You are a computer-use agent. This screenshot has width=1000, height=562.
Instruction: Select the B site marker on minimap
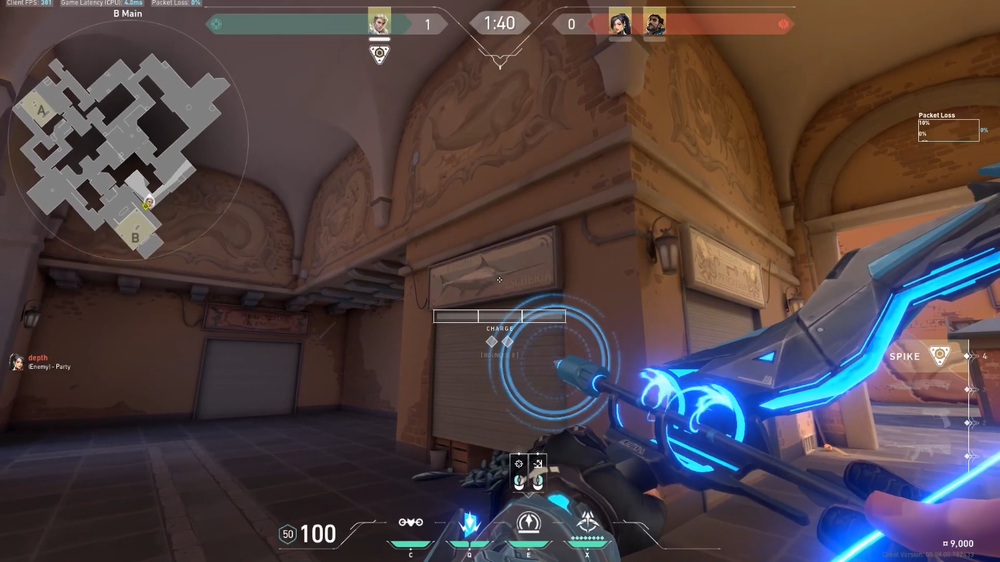(135, 238)
